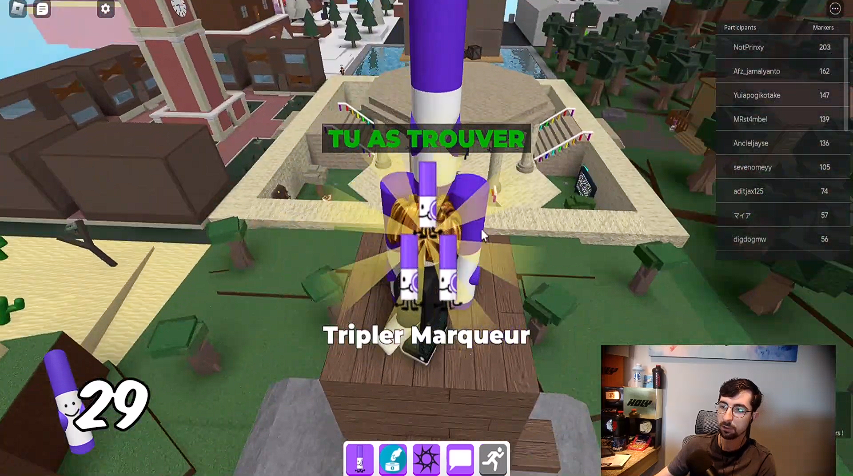Click the purple marker counter icon

tap(64, 395)
